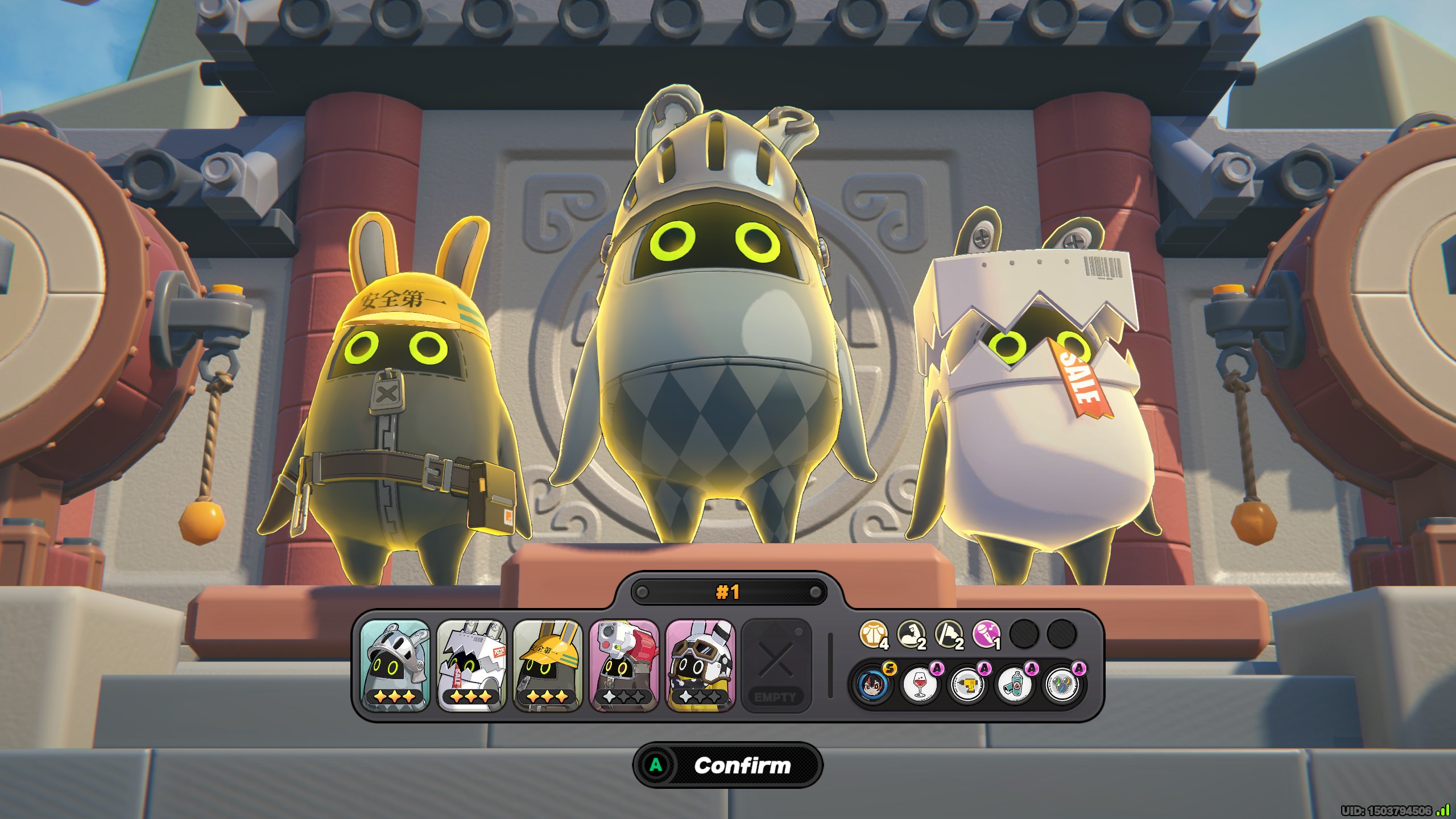Confirm the first-place result
Screen dimensions: 1456x819
tap(728, 765)
